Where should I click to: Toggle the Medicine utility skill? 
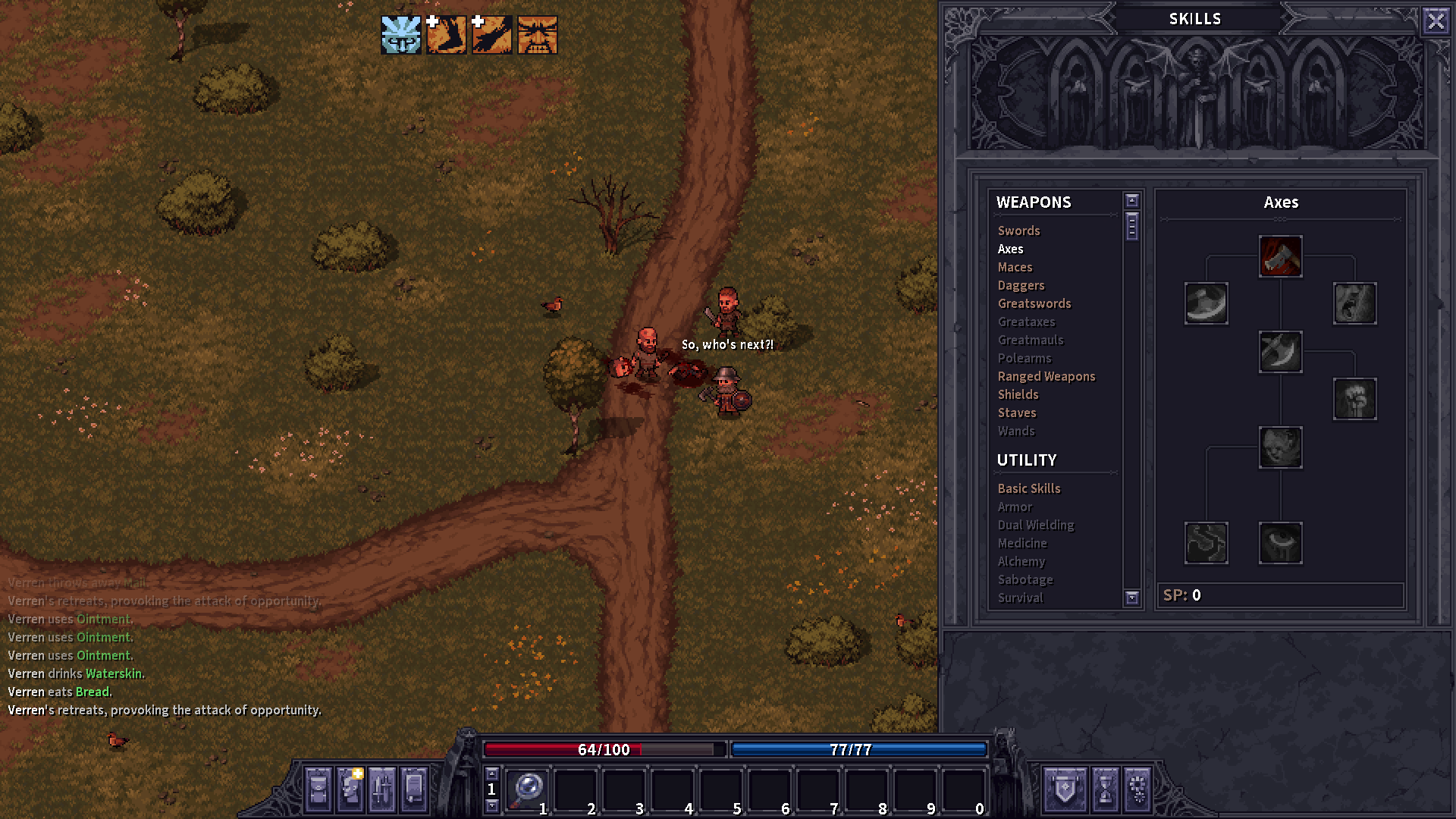[x=1022, y=543]
